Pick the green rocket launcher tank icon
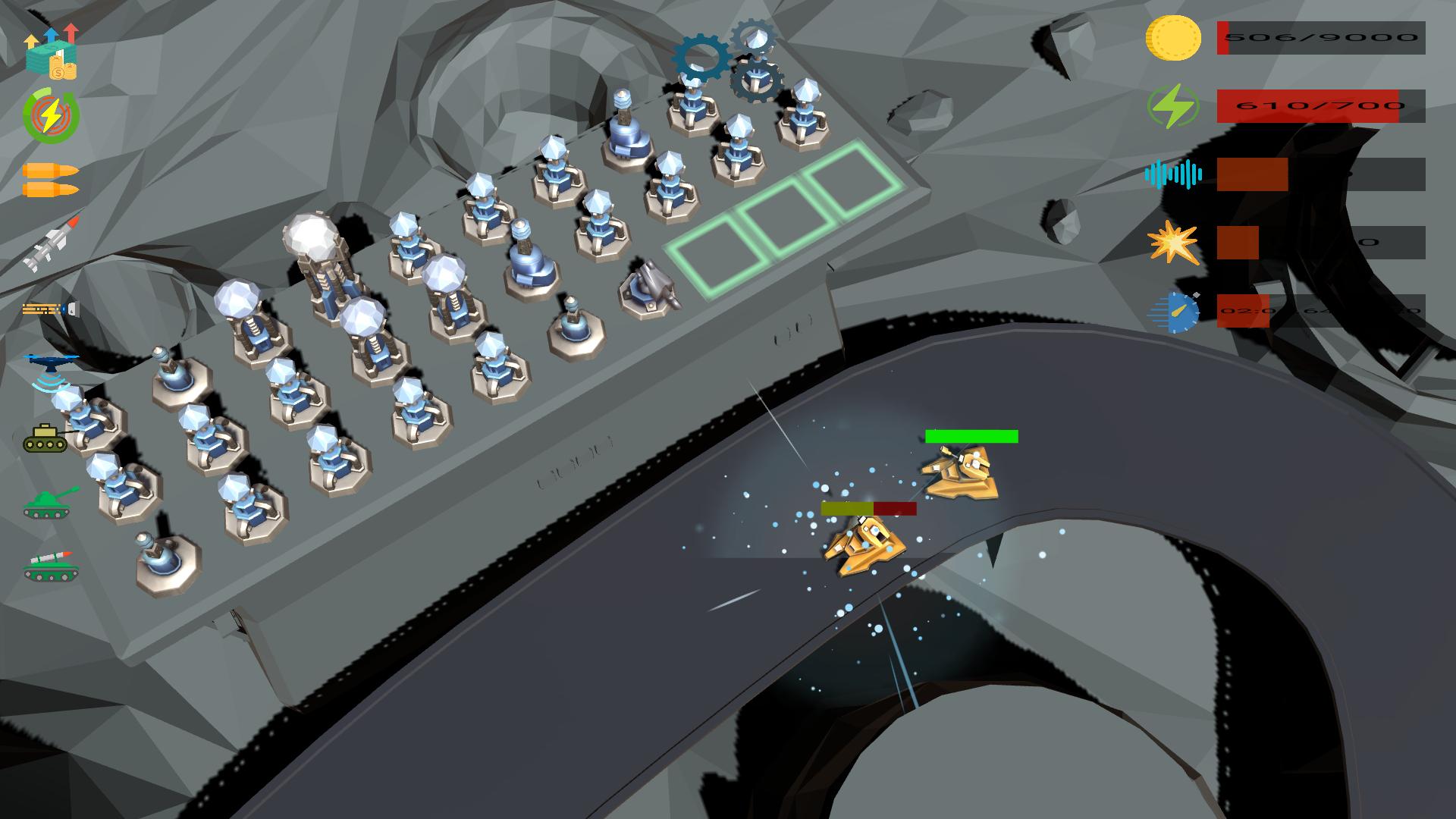The width and height of the screenshot is (1456, 819). (x=50, y=566)
